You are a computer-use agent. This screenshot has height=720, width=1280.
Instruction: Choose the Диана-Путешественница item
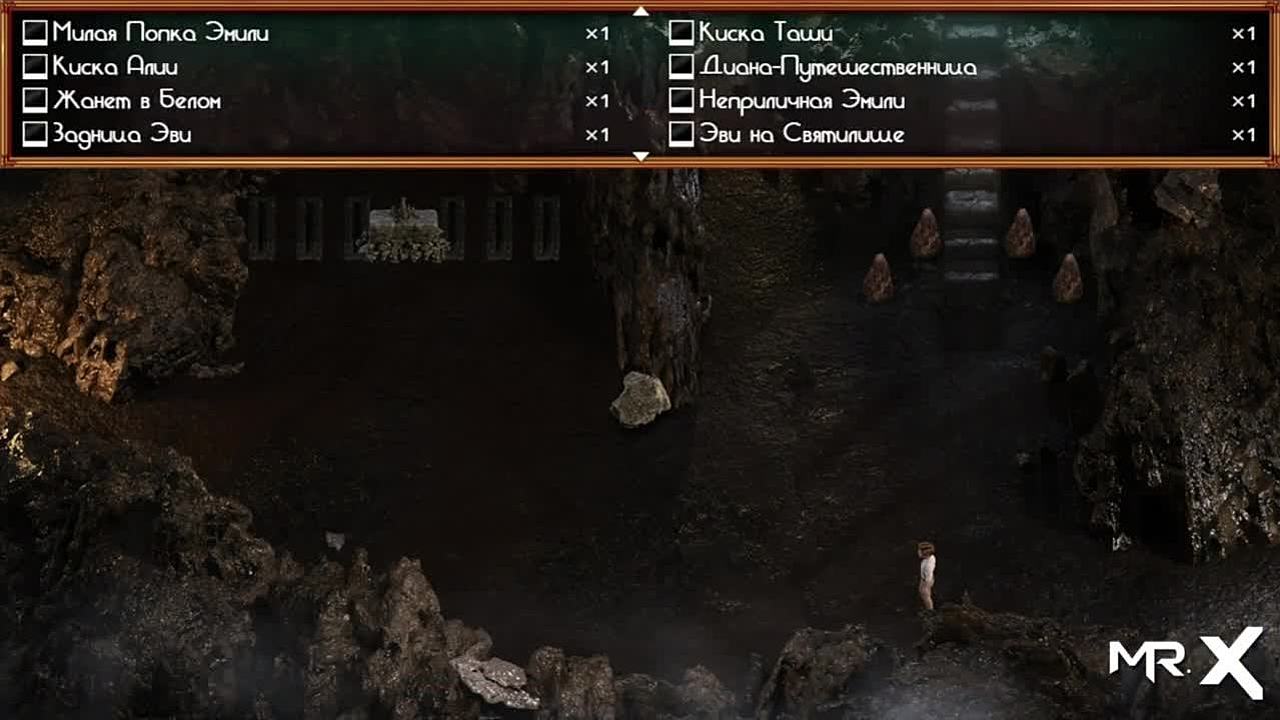837,67
